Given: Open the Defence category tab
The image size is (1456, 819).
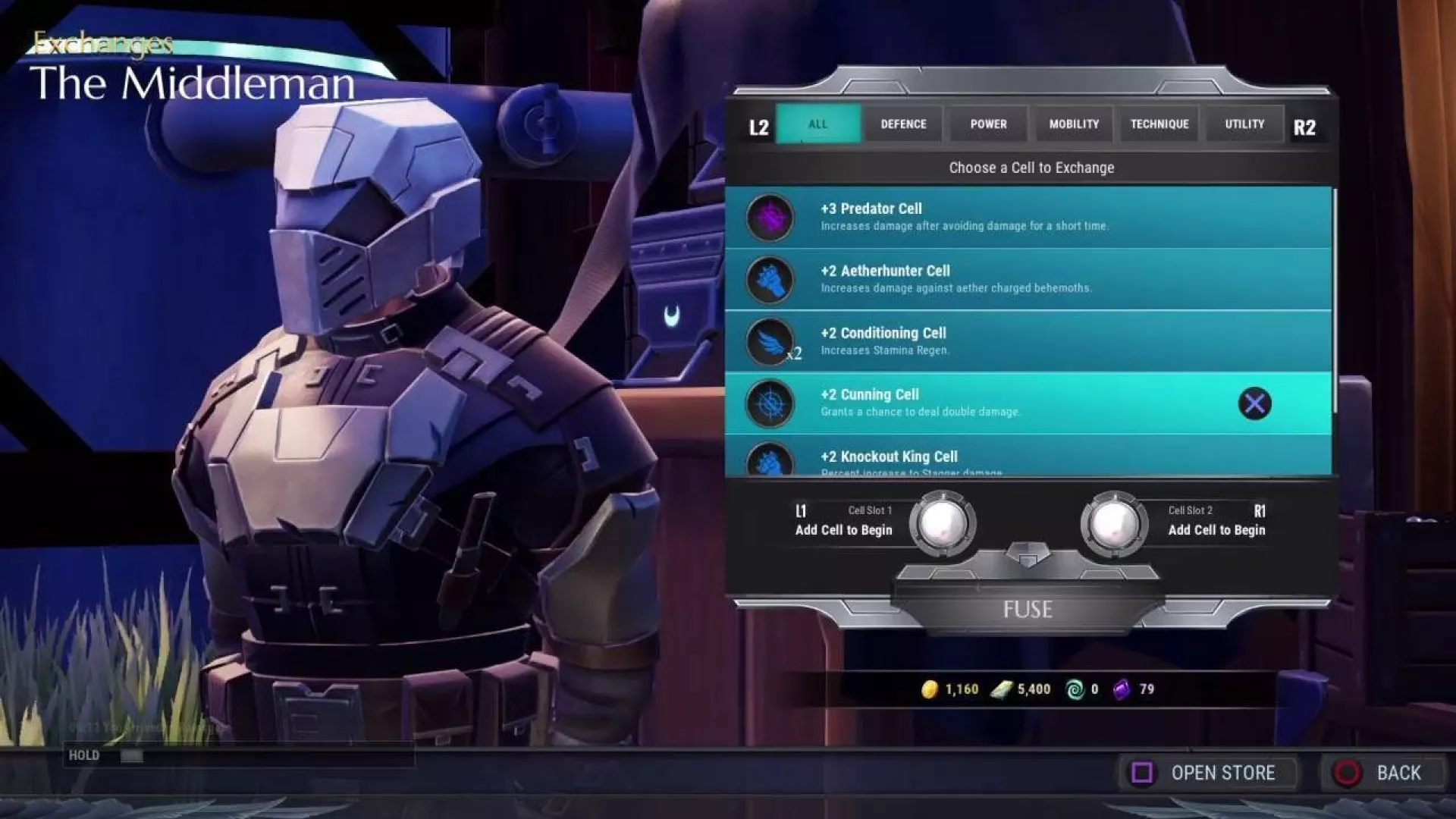Looking at the screenshot, I should click(903, 124).
